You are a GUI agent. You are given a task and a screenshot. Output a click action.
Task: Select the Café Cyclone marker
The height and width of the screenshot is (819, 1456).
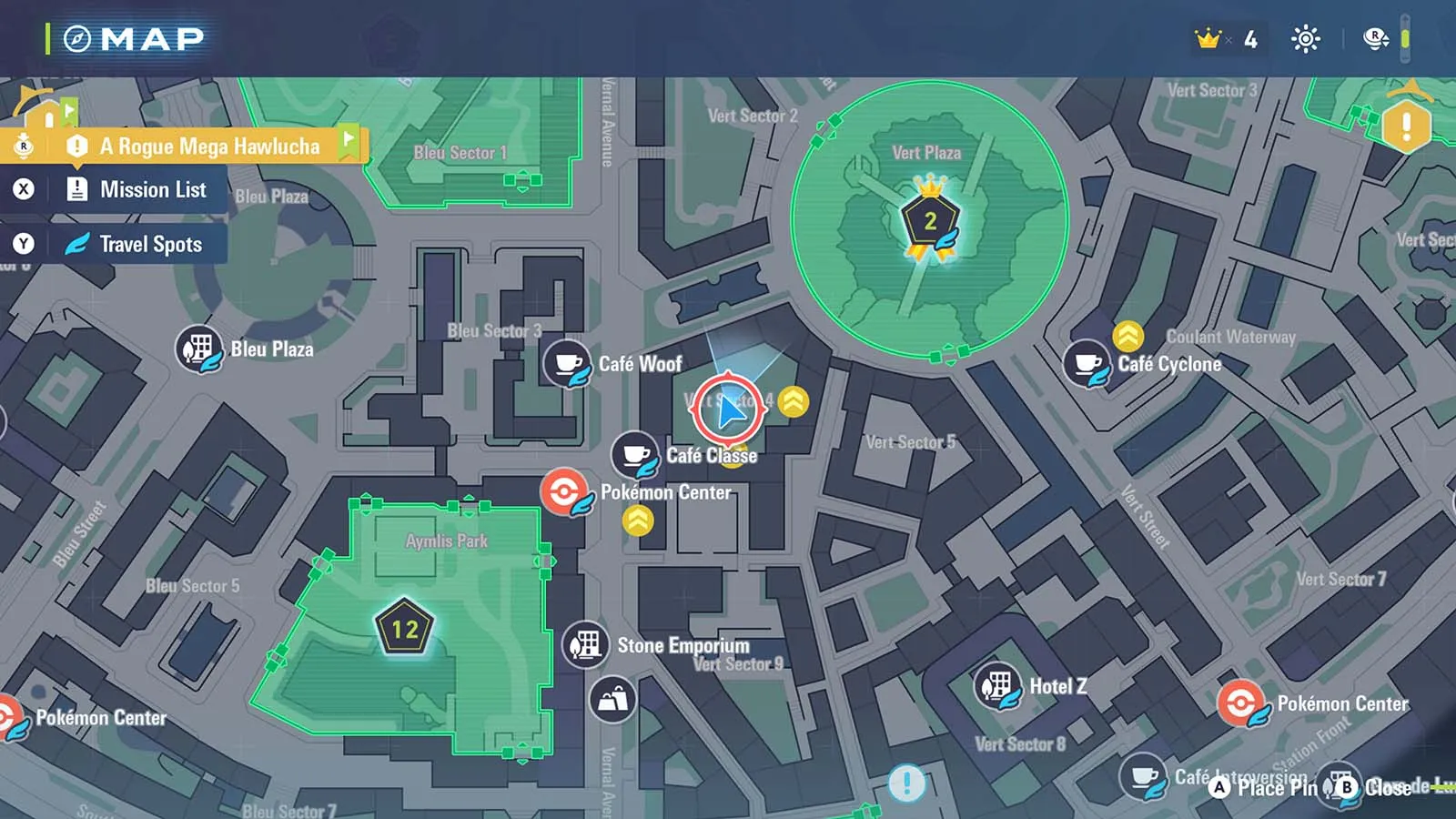(x=1087, y=364)
